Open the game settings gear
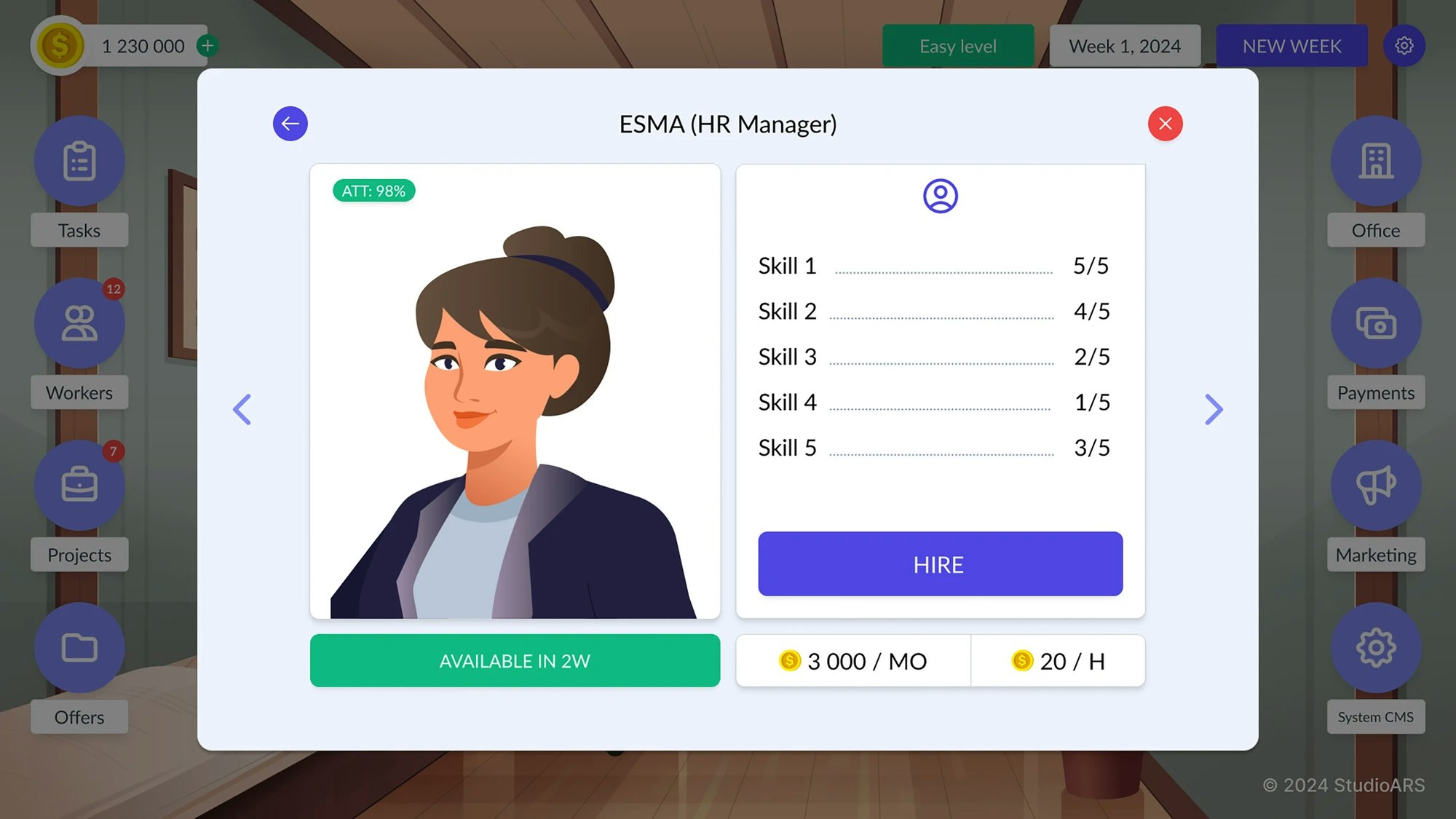This screenshot has height=819, width=1456. click(x=1404, y=45)
